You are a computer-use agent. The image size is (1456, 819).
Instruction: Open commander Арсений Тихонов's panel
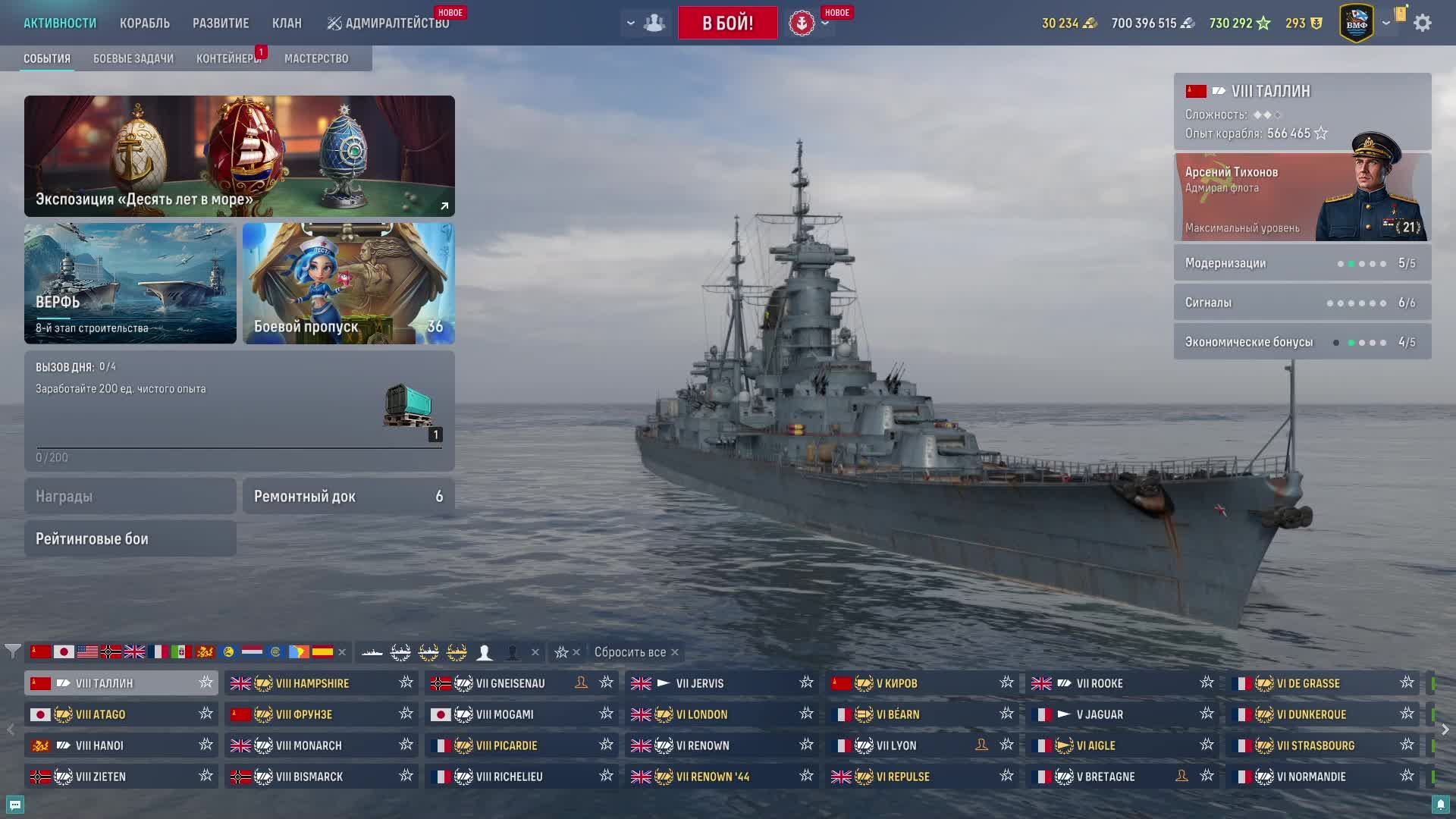point(1302,197)
